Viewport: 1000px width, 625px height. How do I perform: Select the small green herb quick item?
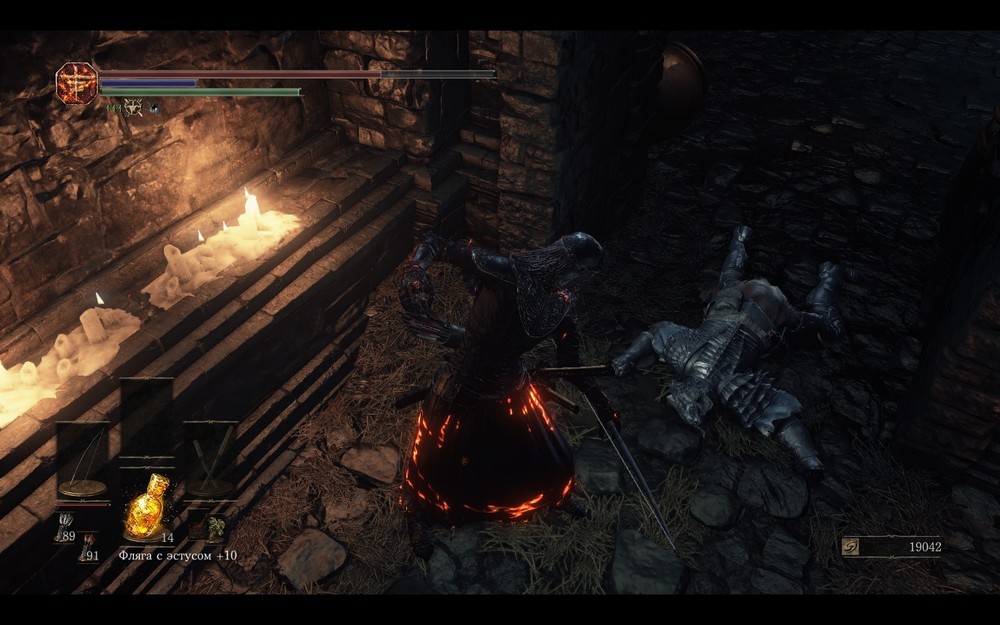(x=213, y=529)
